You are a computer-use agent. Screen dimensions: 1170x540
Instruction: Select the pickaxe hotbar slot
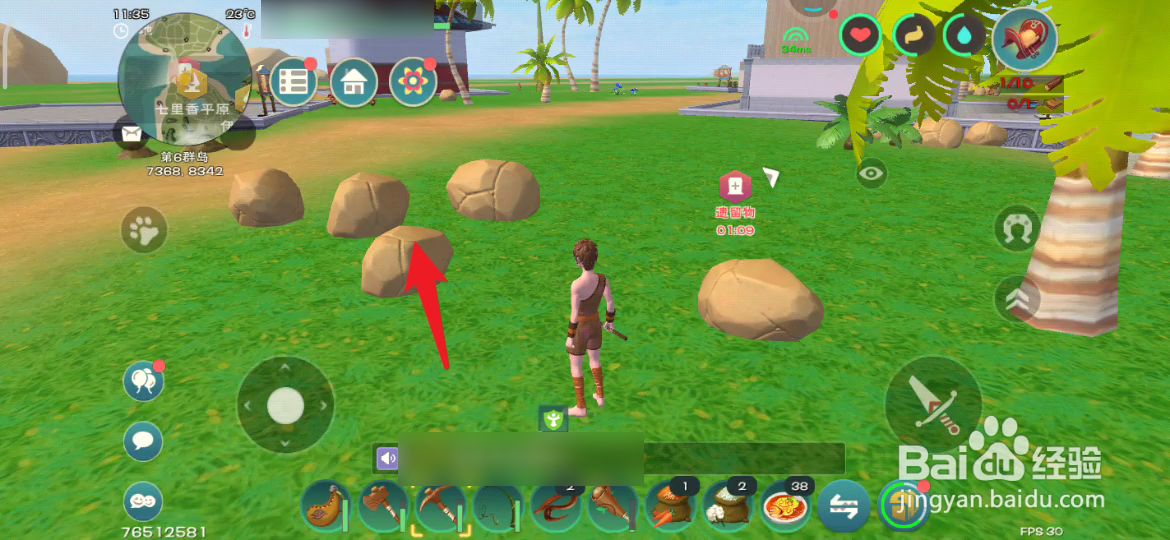pos(440,506)
